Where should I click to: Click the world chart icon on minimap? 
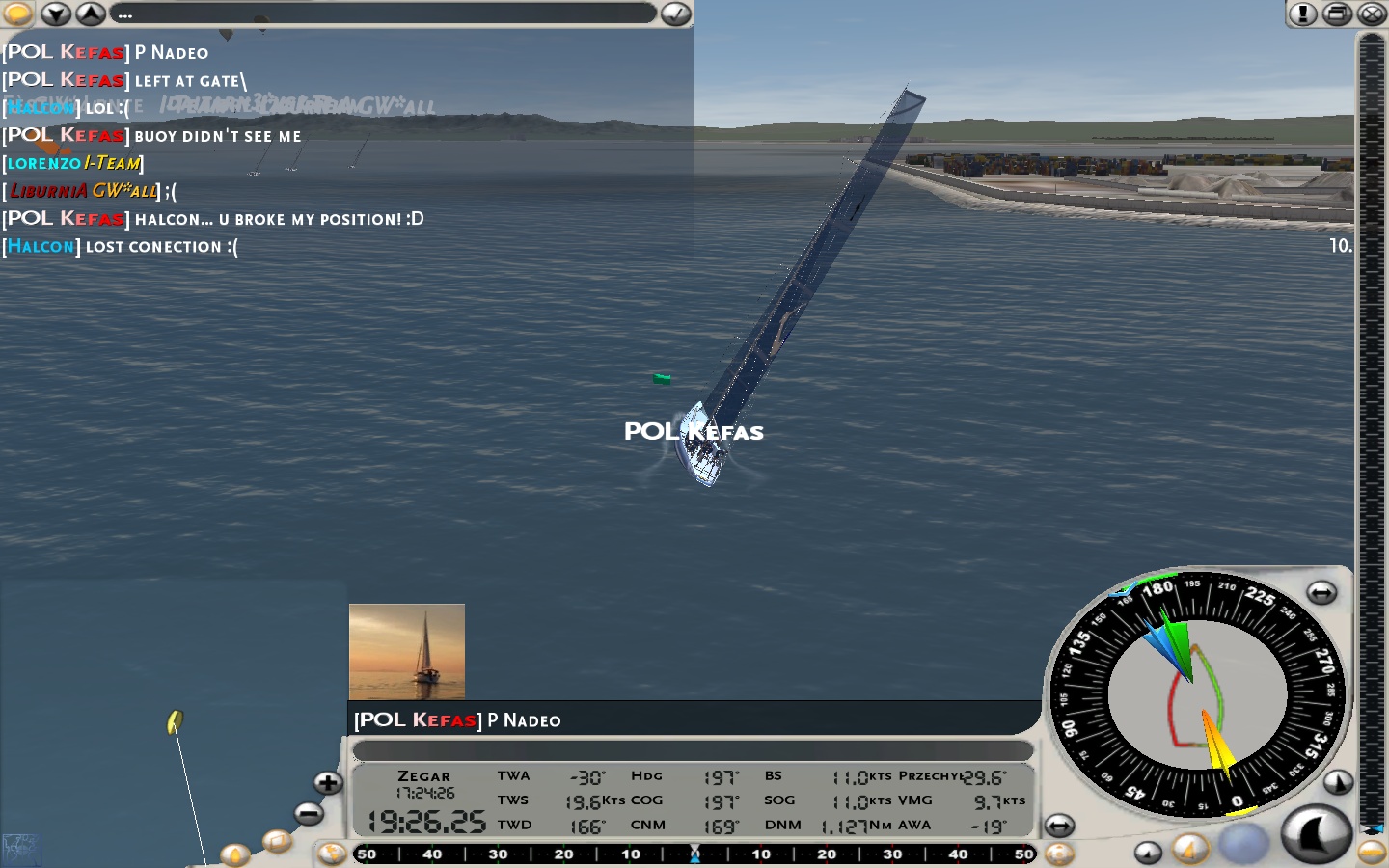(x=21, y=850)
